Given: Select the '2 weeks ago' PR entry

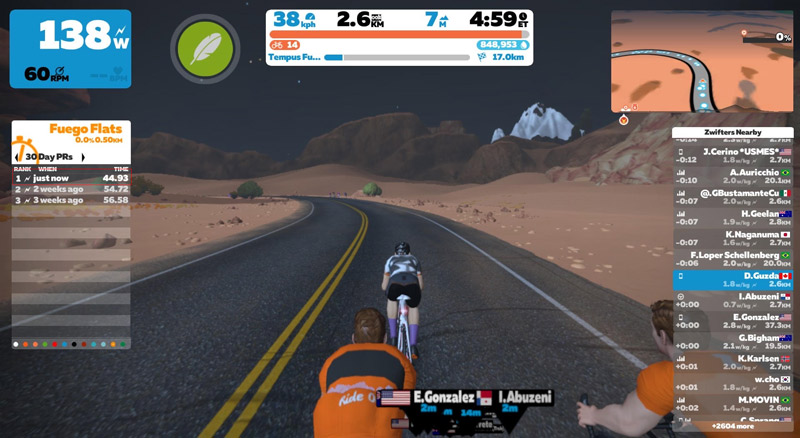Looking at the screenshot, I should [x=71, y=188].
